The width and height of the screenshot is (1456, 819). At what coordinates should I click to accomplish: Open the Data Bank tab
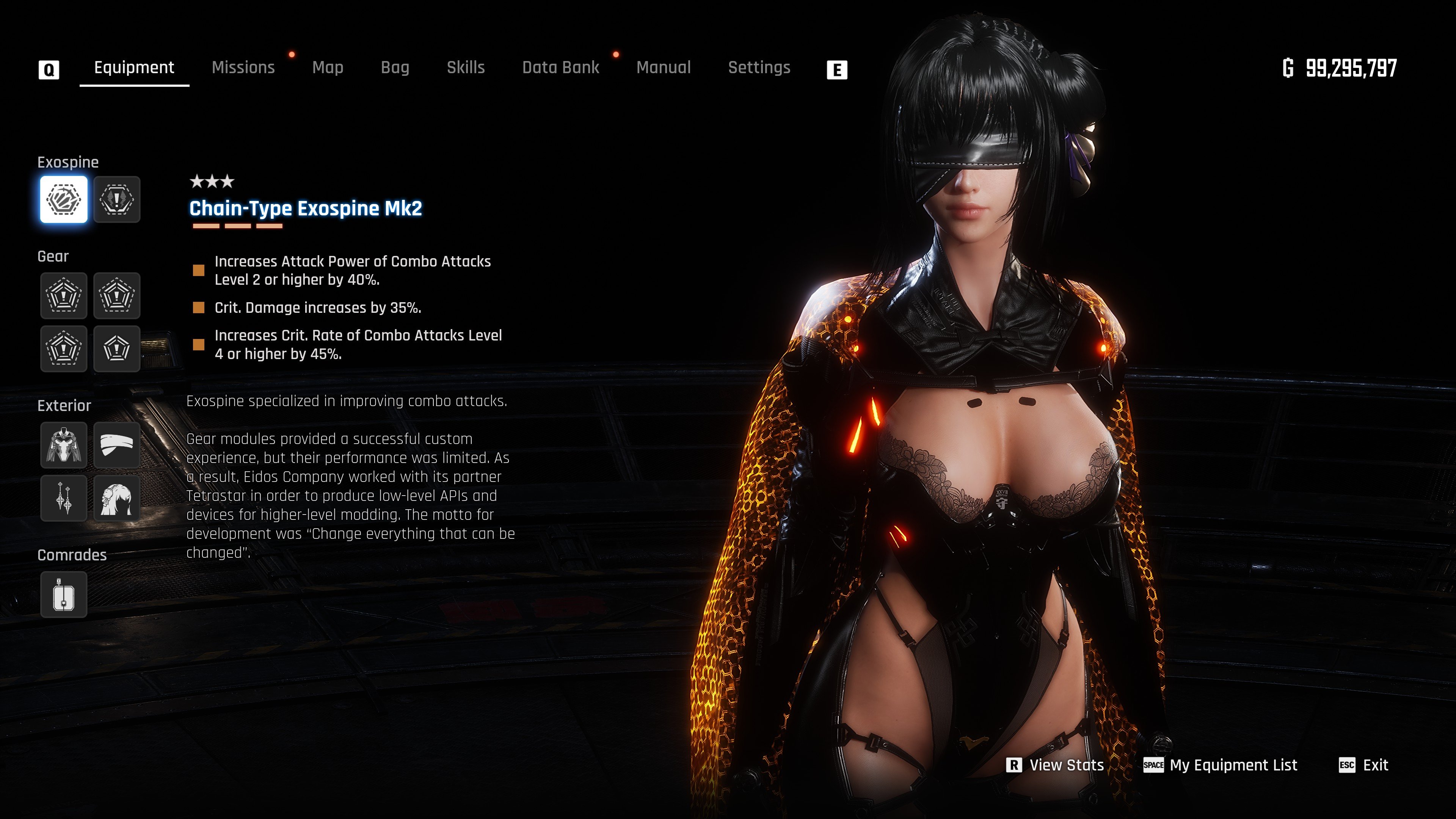(x=560, y=68)
